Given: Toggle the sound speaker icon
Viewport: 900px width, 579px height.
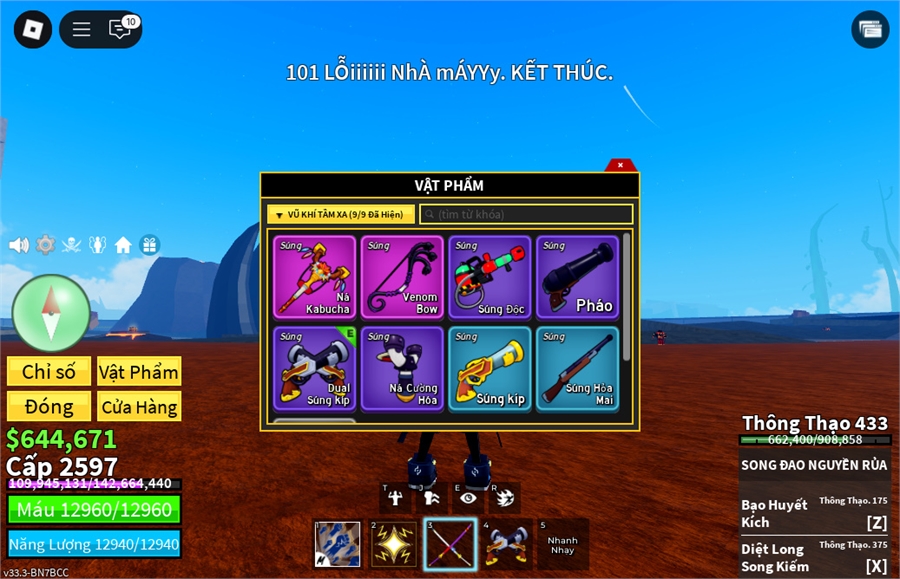Looking at the screenshot, I should (18, 245).
